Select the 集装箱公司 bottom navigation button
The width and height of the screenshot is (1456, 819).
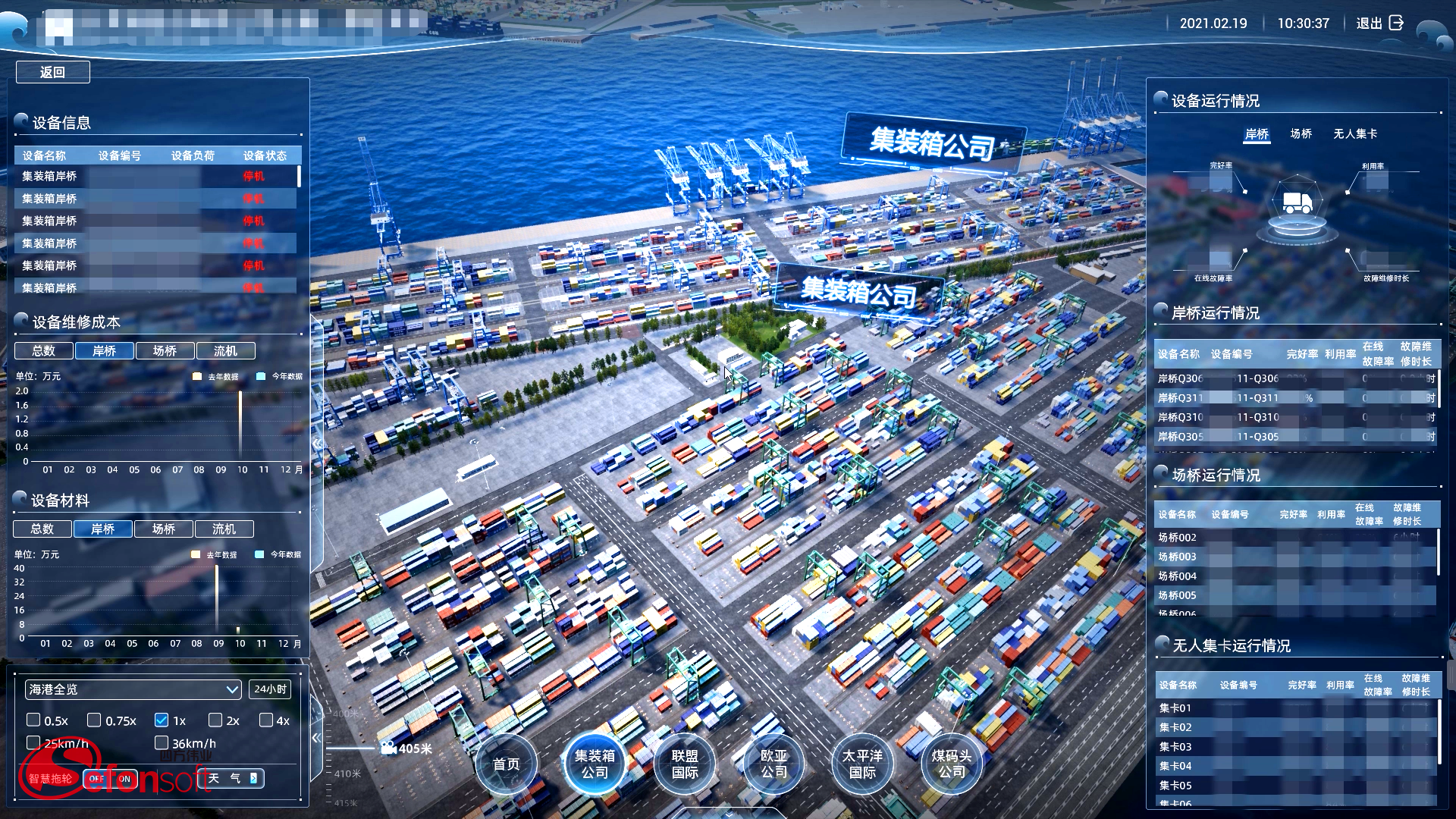(595, 764)
